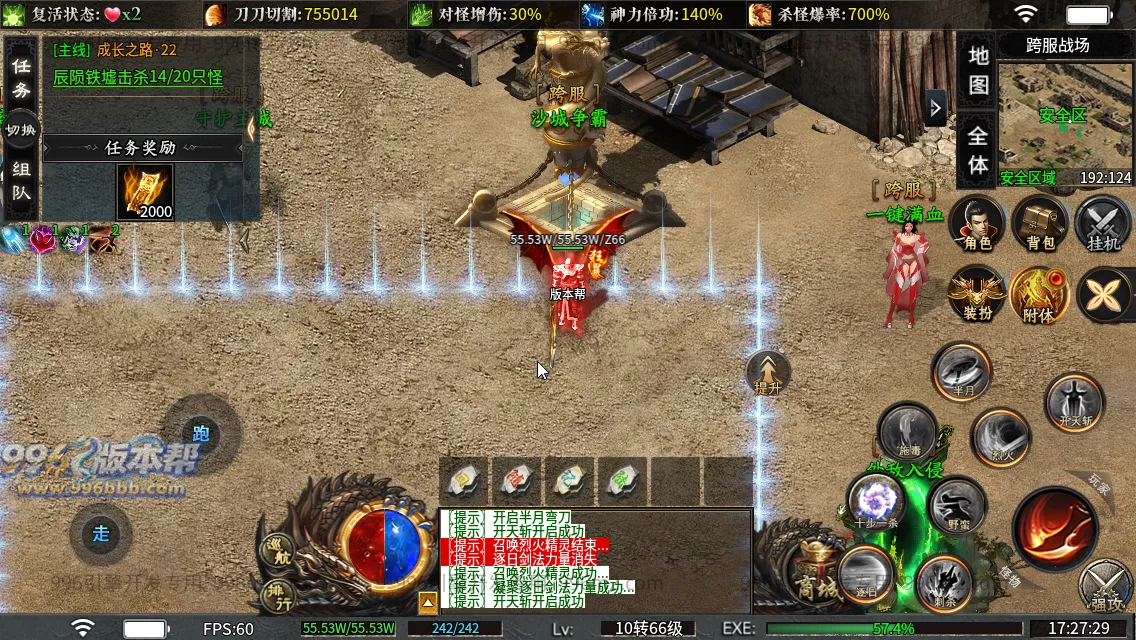Activate the 十步一杀 skill

tap(876, 502)
